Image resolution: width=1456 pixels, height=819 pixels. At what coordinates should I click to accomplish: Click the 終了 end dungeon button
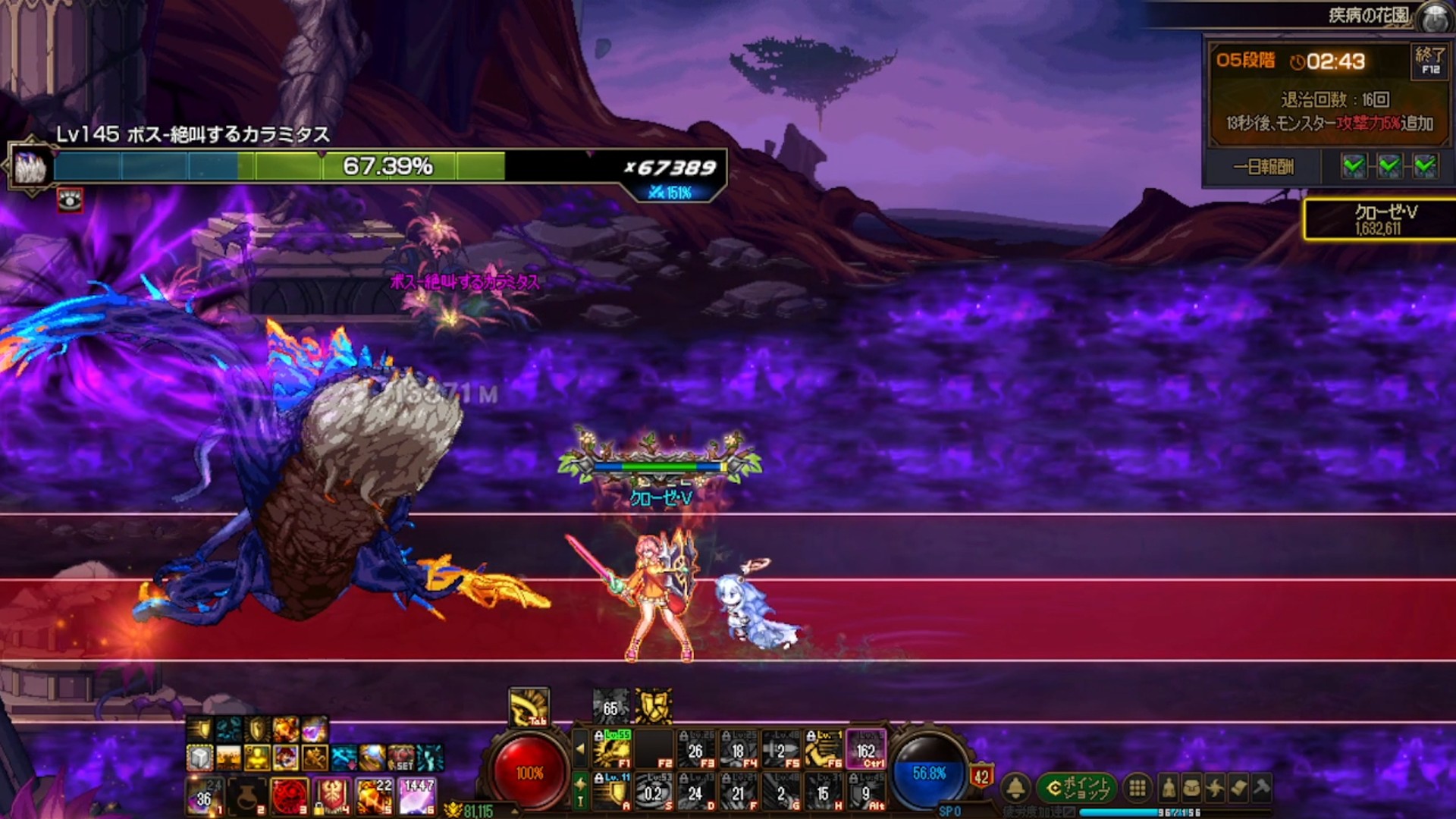(1429, 61)
